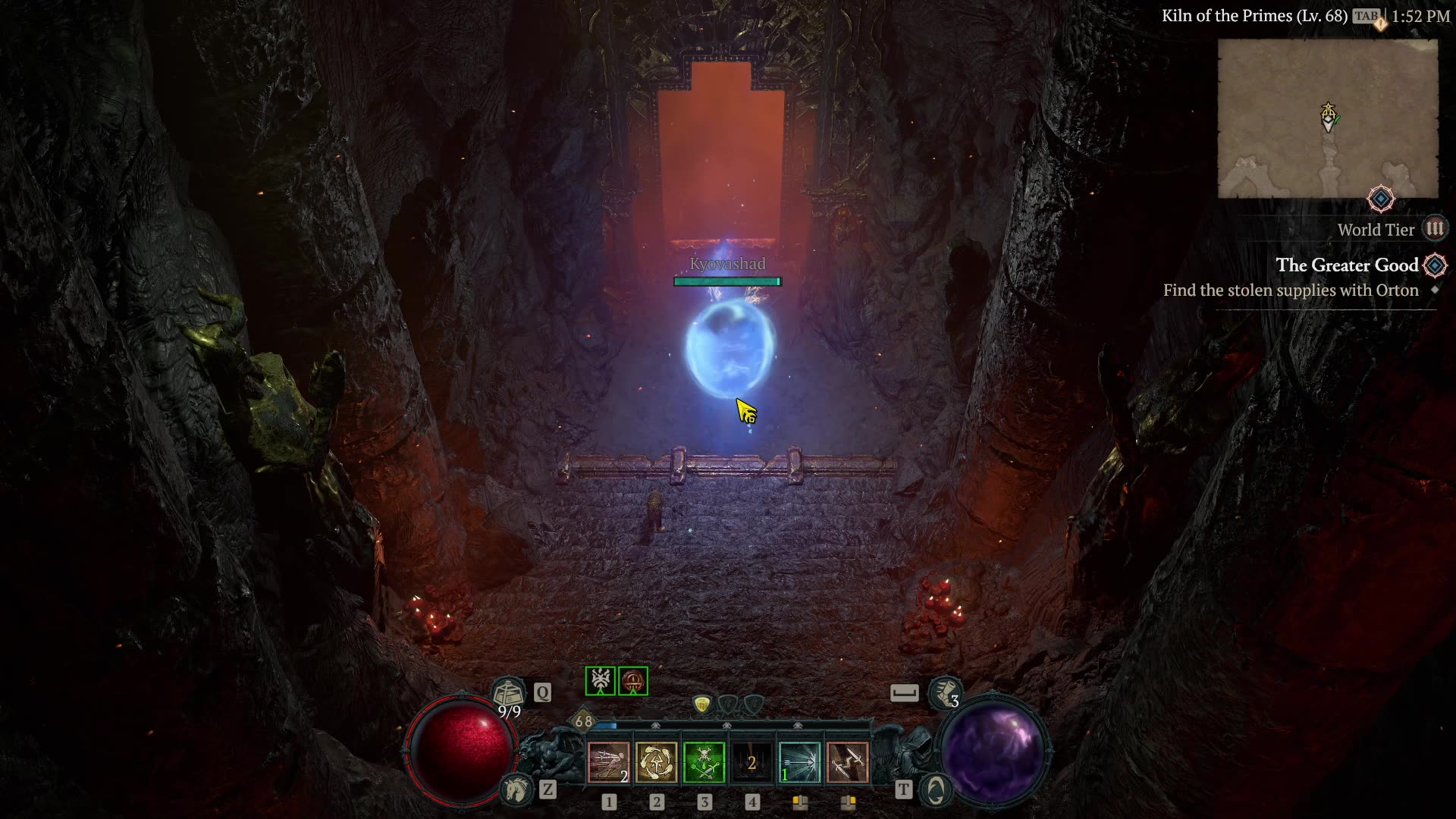Toggle the green face-tattoo buff above the hotbar
The width and height of the screenshot is (1456, 819).
(599, 681)
